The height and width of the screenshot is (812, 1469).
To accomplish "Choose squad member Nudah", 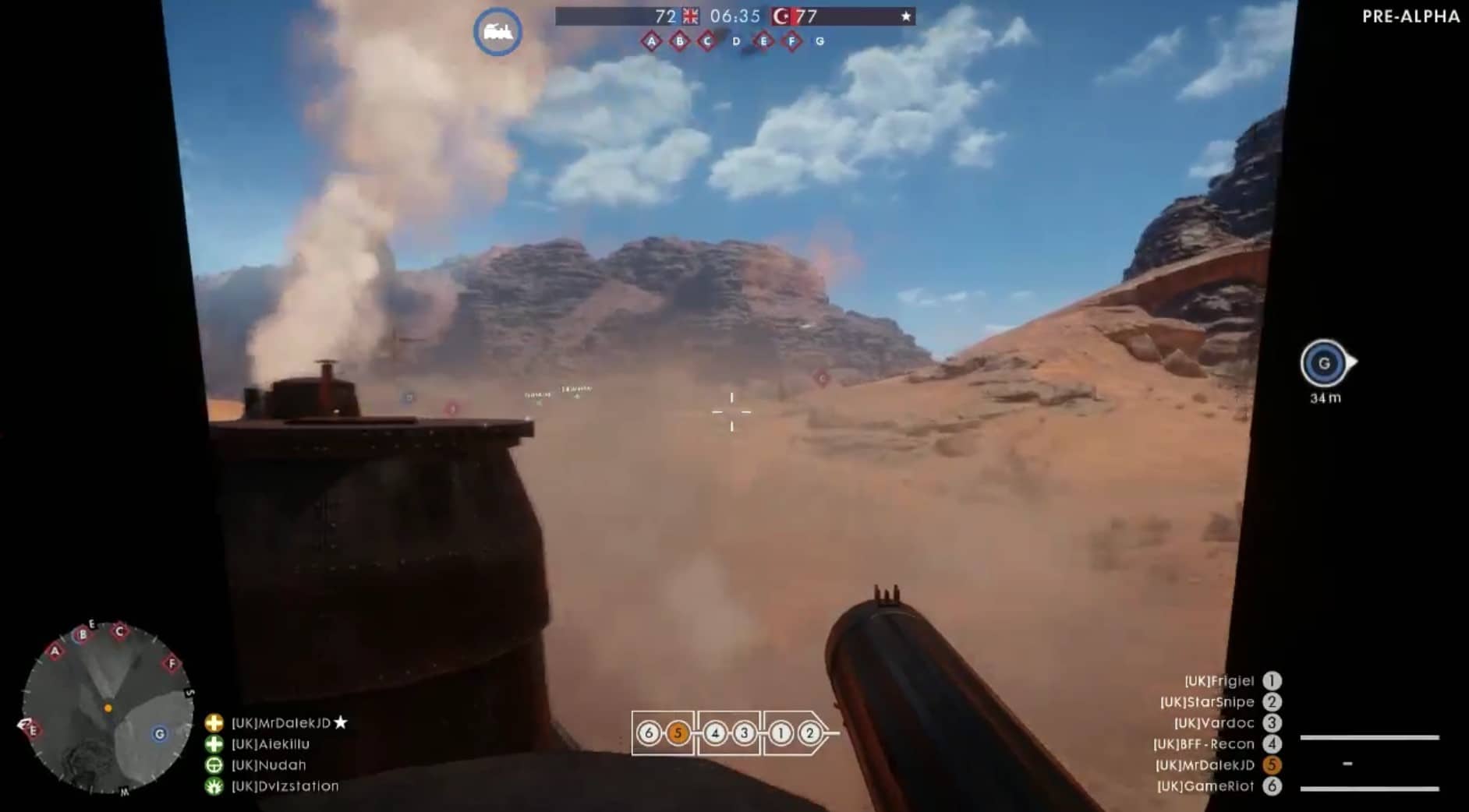I will (268, 765).
